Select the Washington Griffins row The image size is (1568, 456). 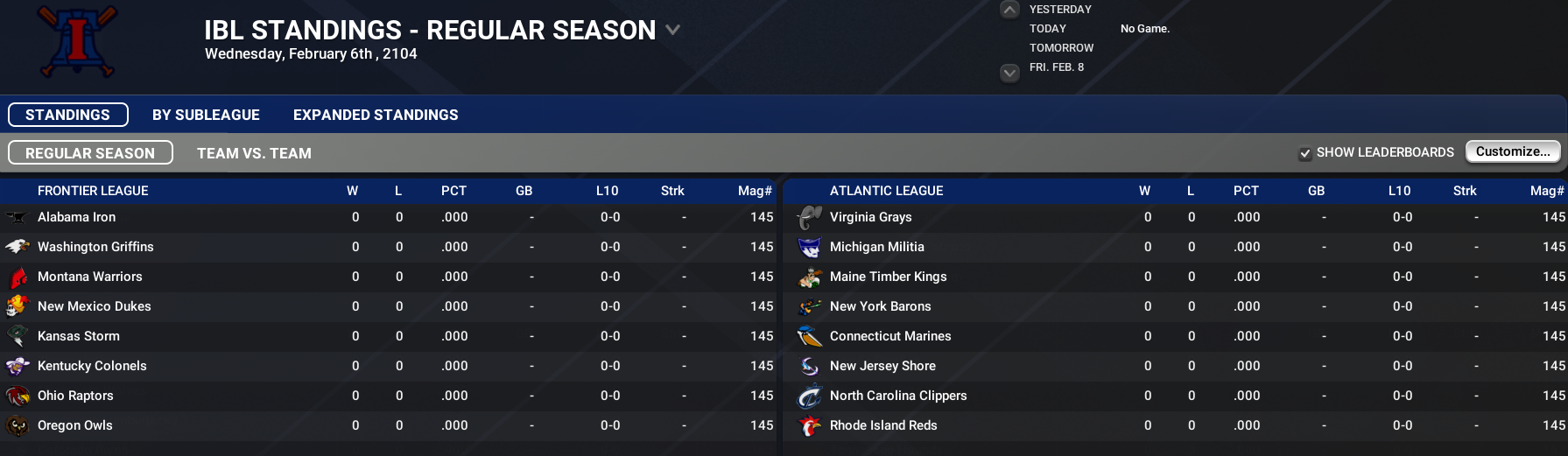(95, 247)
